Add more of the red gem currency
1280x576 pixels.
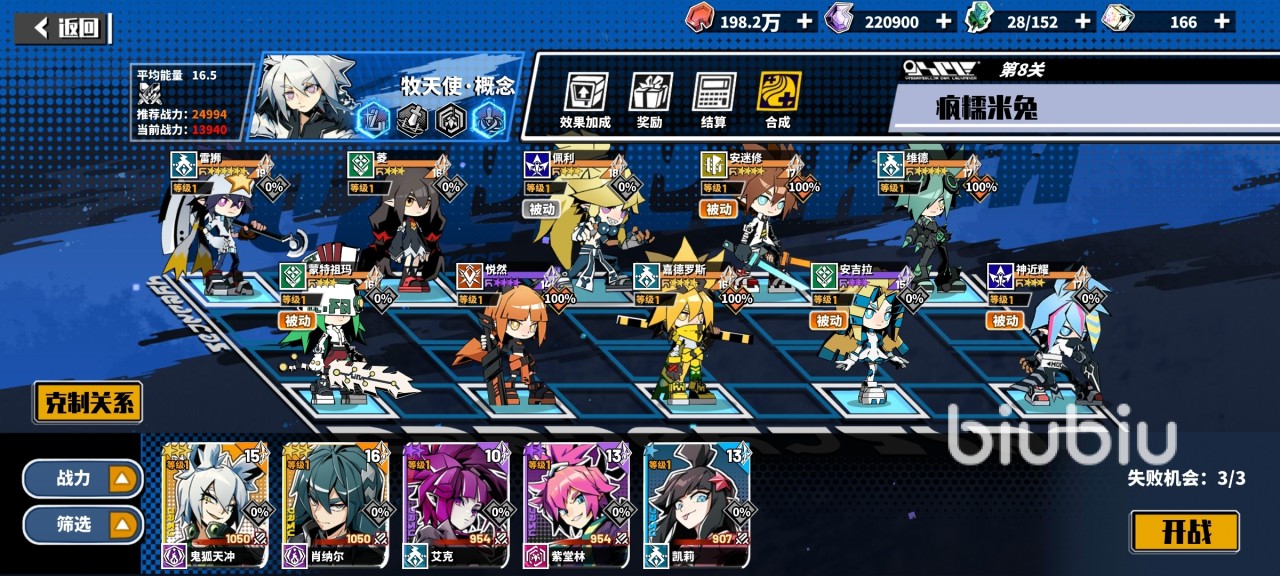click(804, 21)
